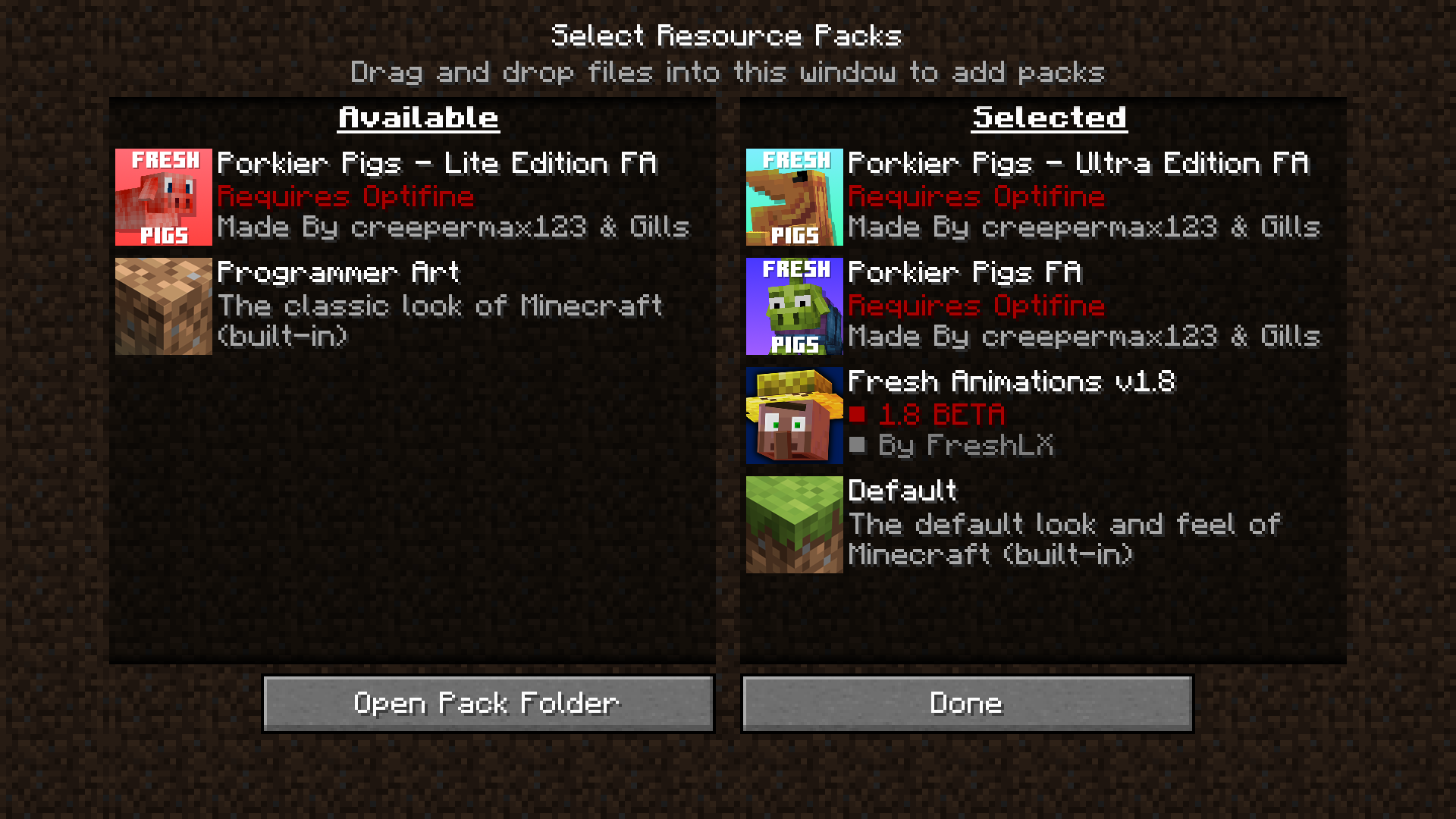Screen dimensions: 1456x819
Task: Select the Programmer Art pack entry
Action: [417, 306]
